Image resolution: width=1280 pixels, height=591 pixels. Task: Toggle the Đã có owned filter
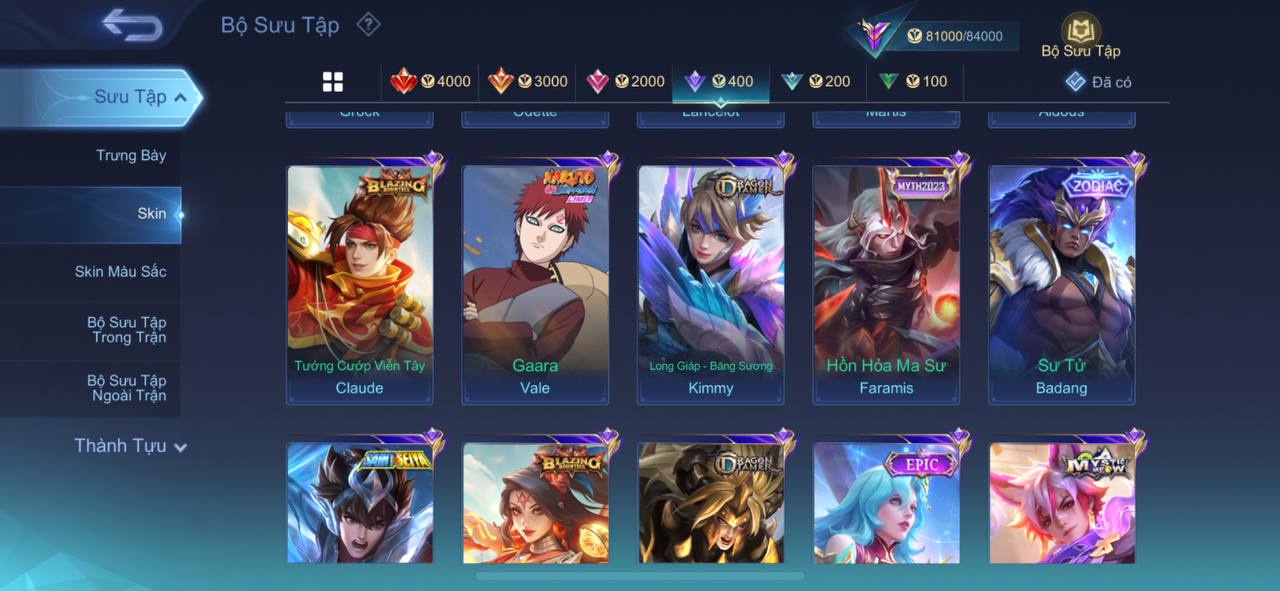tap(1098, 82)
